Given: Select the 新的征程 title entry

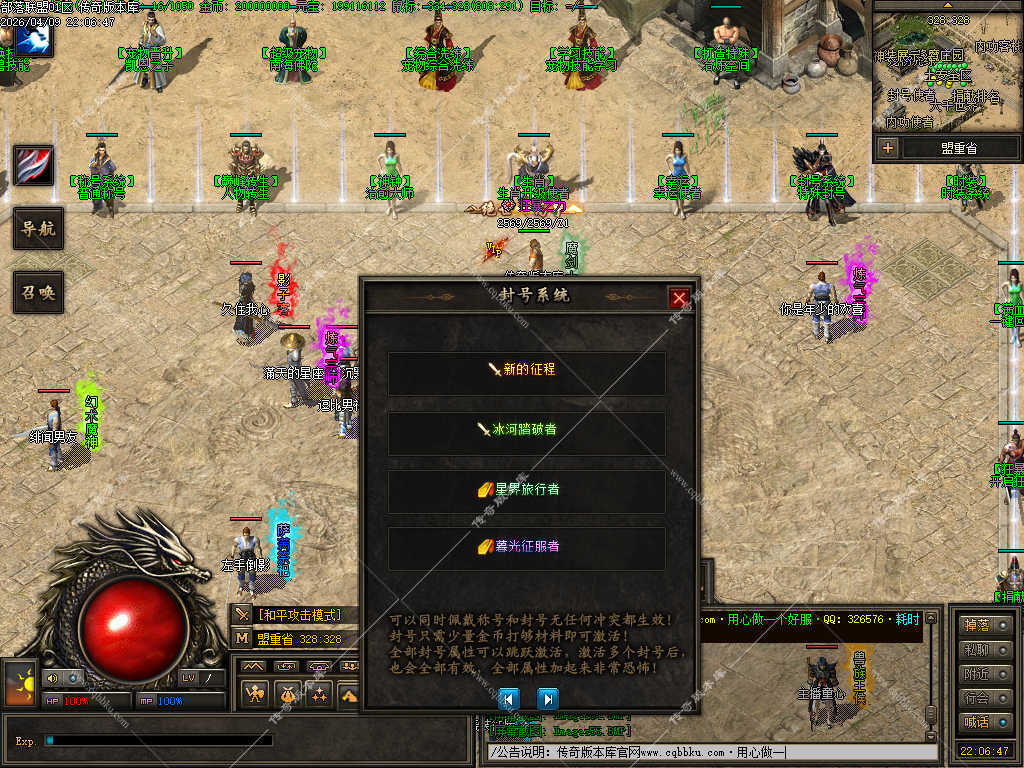Looking at the screenshot, I should (527, 370).
